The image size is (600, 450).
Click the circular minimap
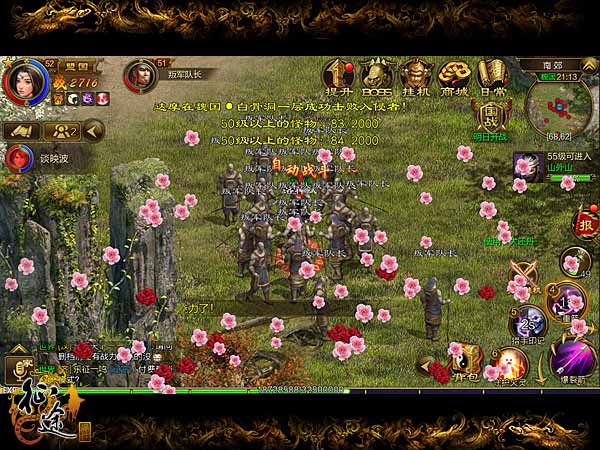(x=559, y=106)
